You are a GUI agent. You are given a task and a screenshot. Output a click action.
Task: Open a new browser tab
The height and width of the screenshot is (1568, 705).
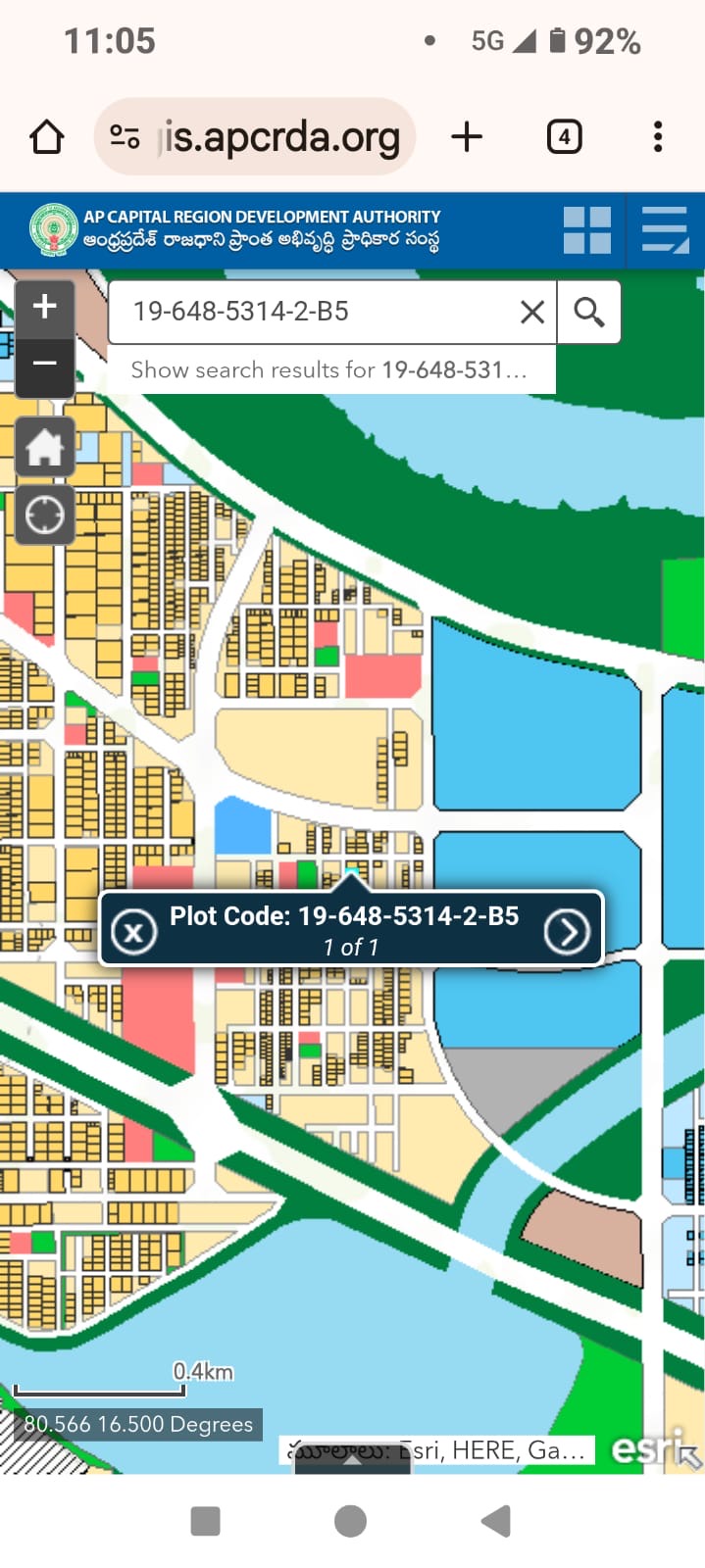click(x=467, y=137)
